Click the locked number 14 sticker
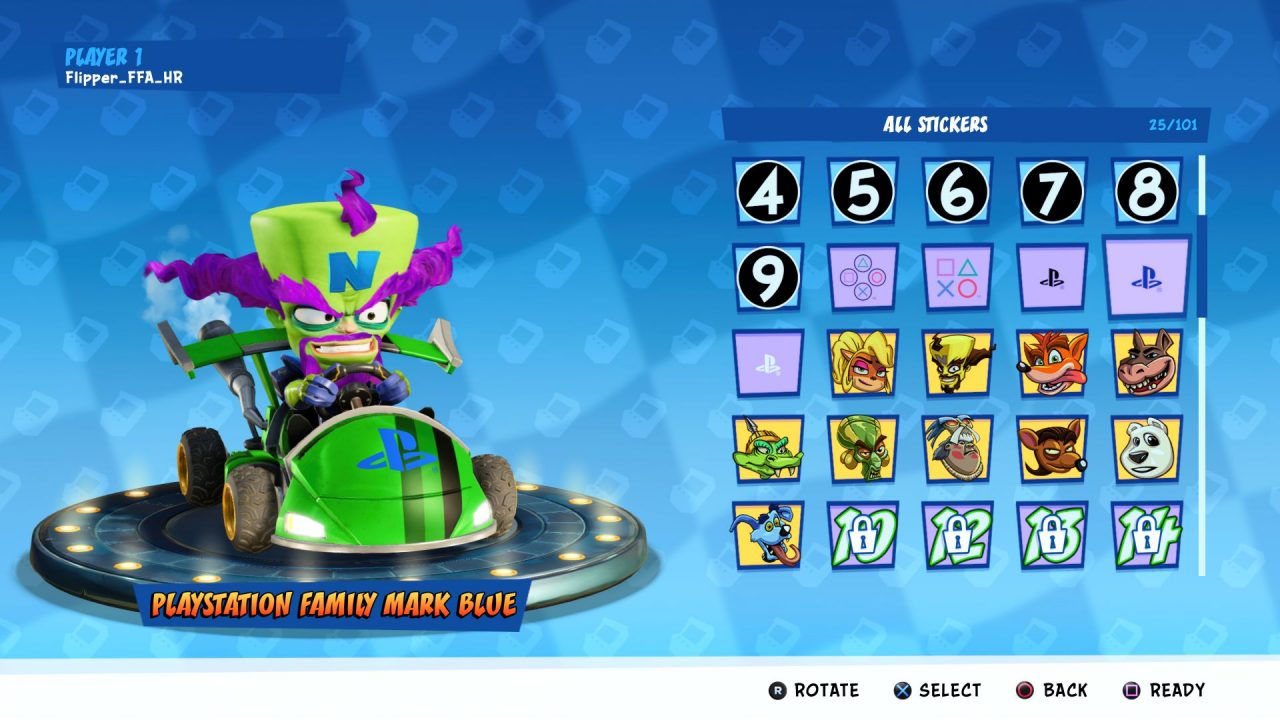1280x720 pixels. (1146, 535)
